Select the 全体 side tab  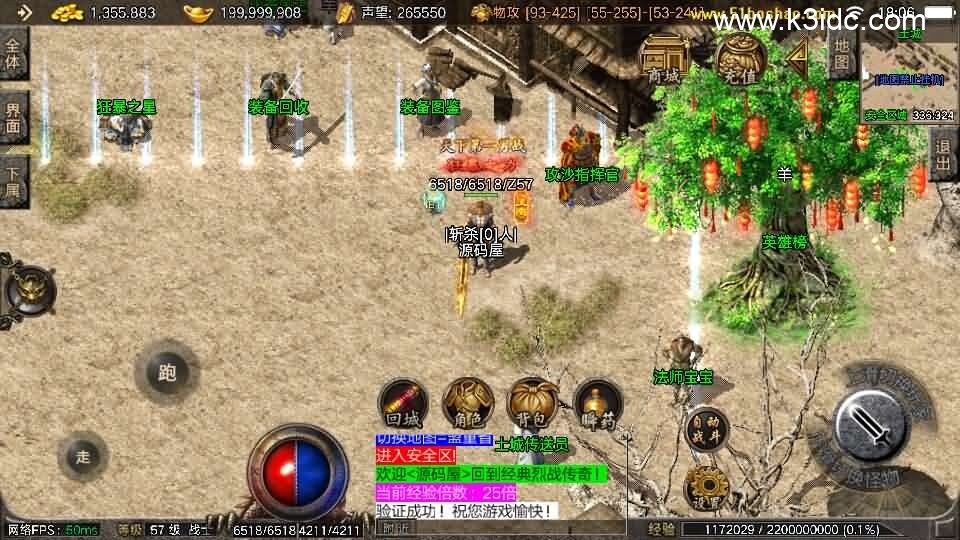[13, 53]
